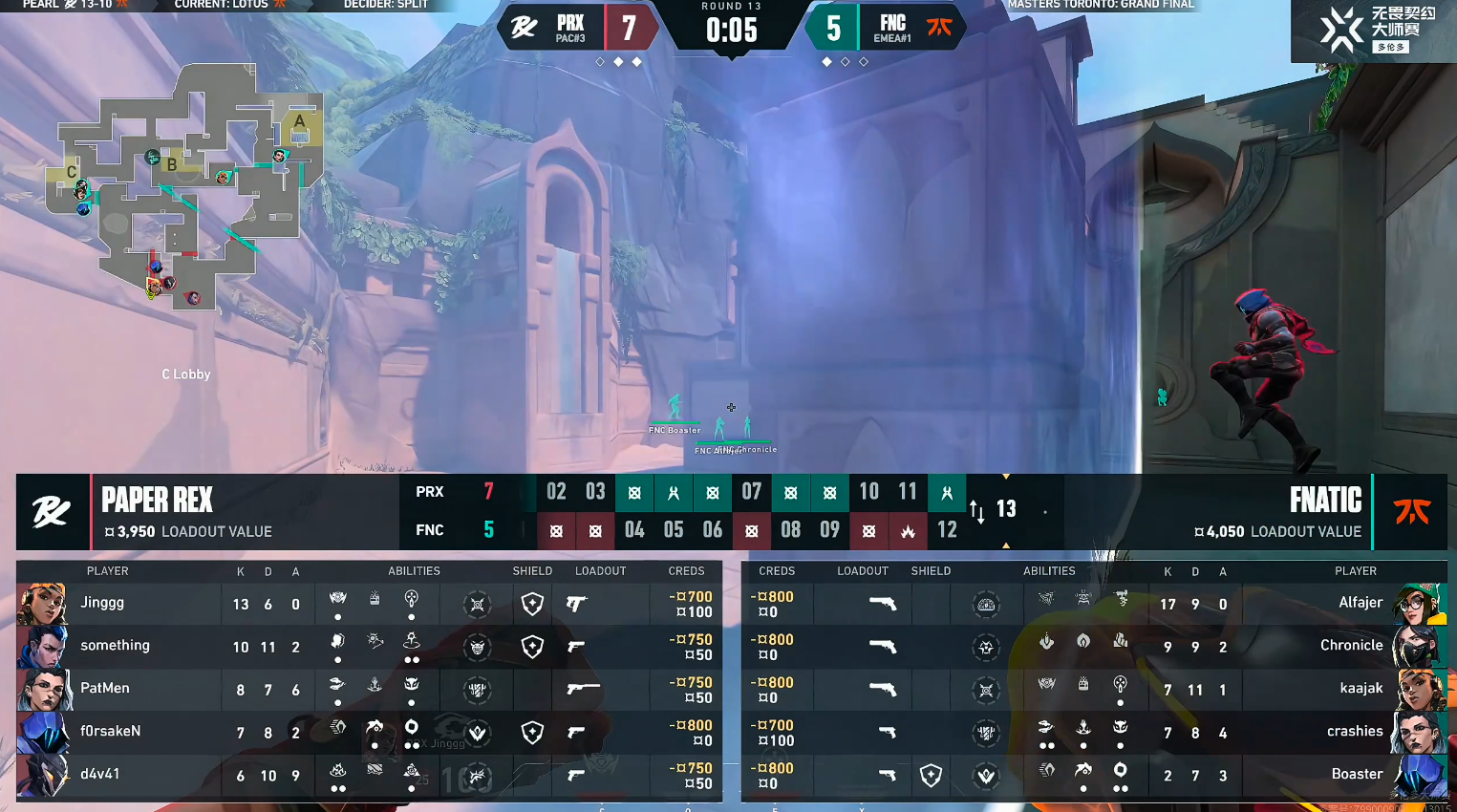
Task: Select round 02 in the round history
Action: [x=556, y=492]
